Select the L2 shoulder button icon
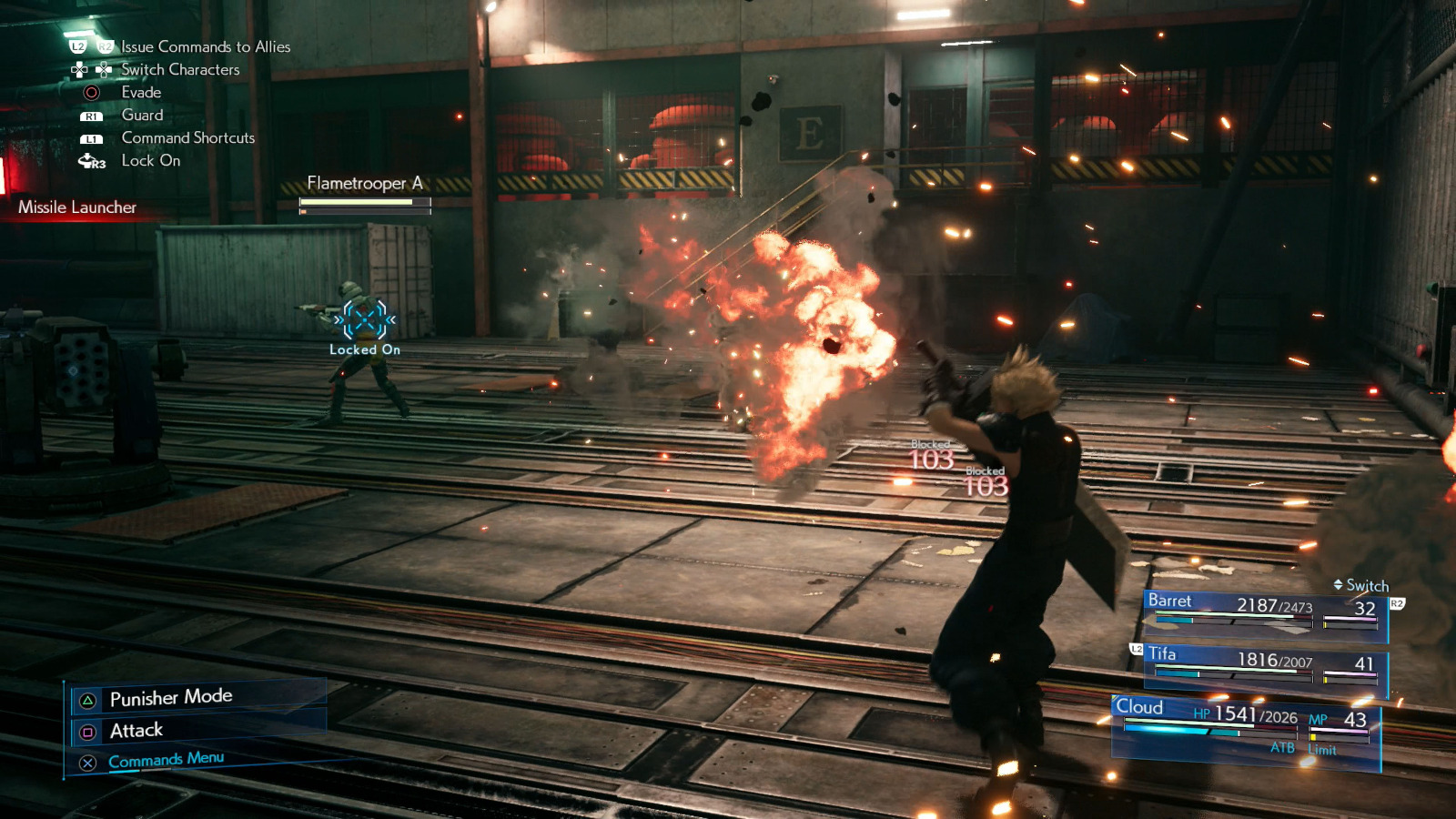 coord(79,46)
